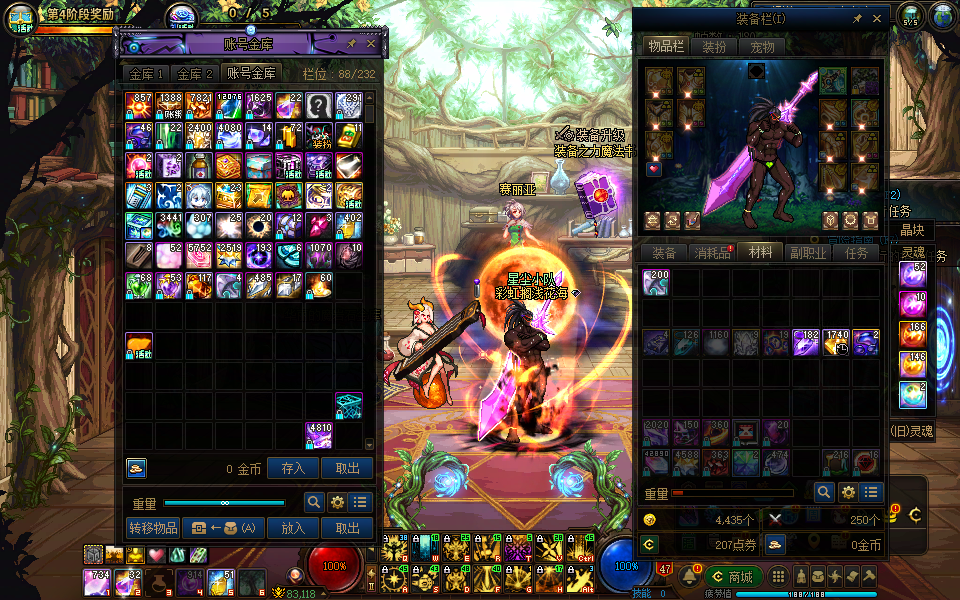
Task: Select the 晶块 entry in the side list
Action: 913,230
